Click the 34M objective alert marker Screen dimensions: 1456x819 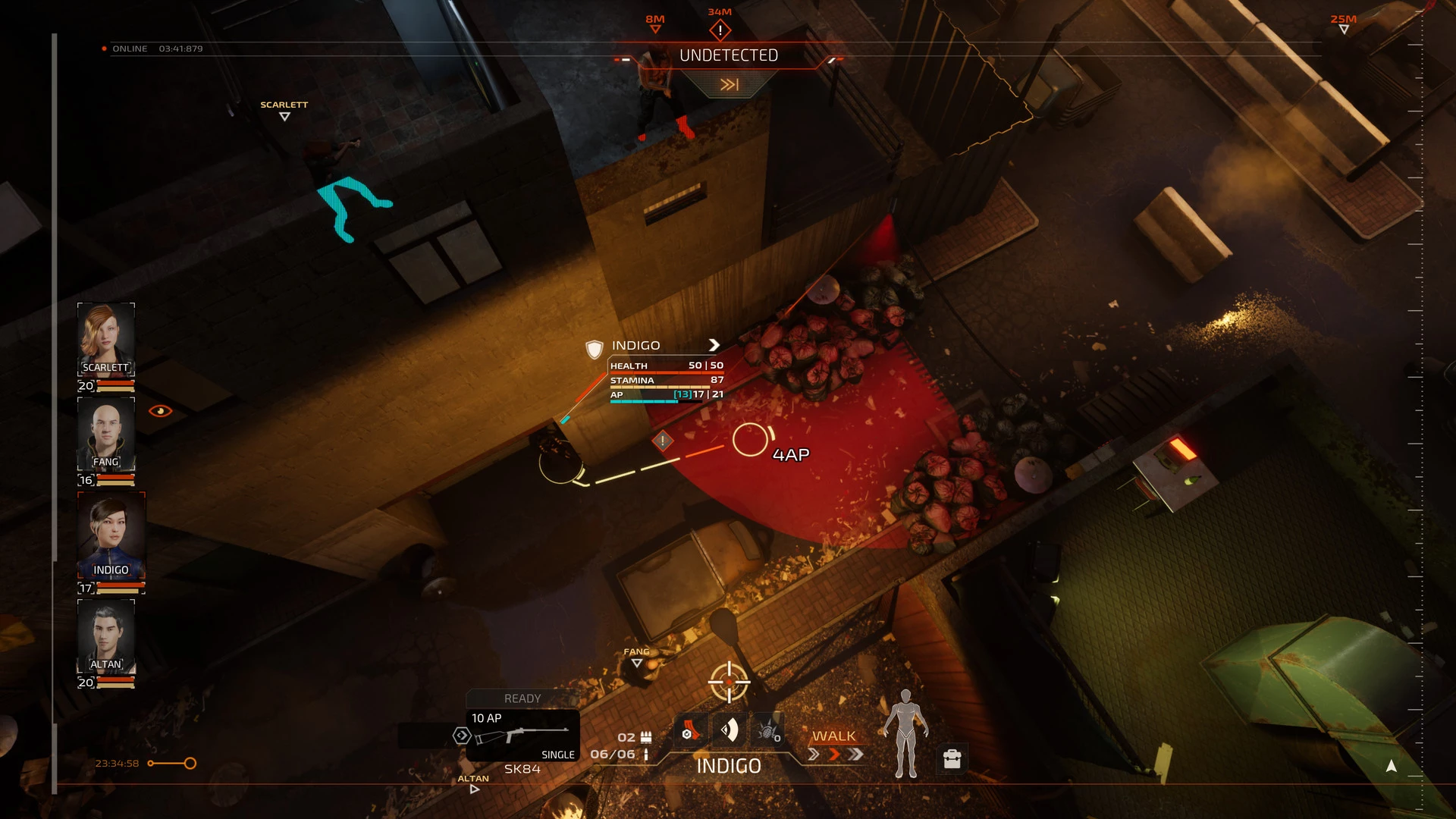tap(720, 30)
